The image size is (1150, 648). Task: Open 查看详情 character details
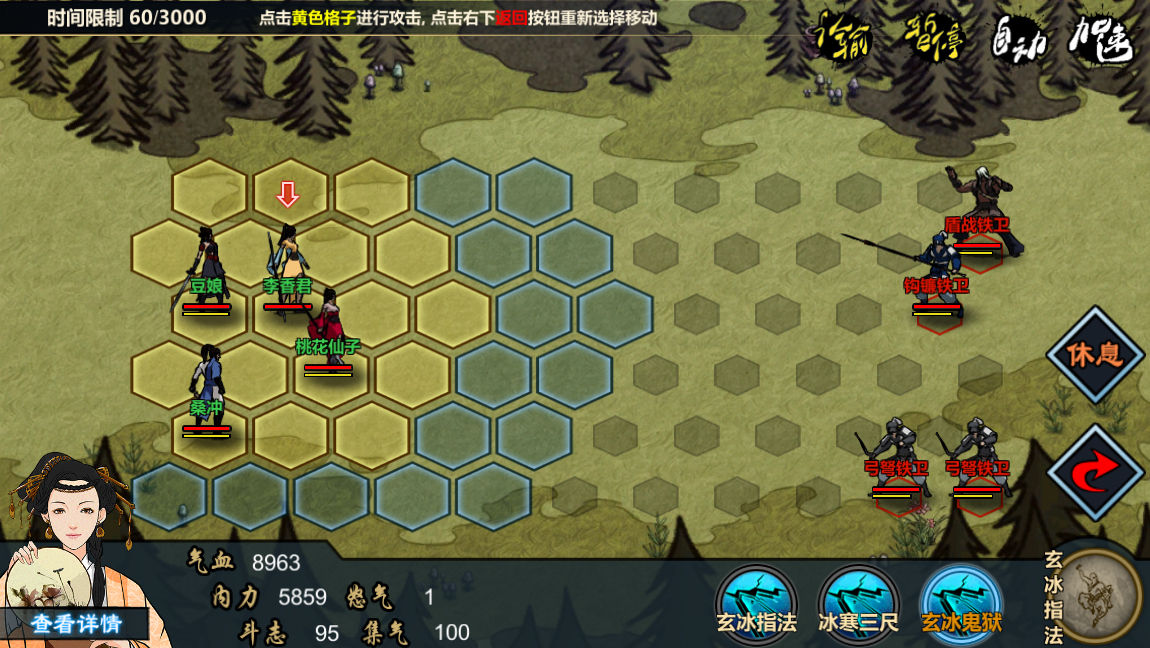(76, 624)
